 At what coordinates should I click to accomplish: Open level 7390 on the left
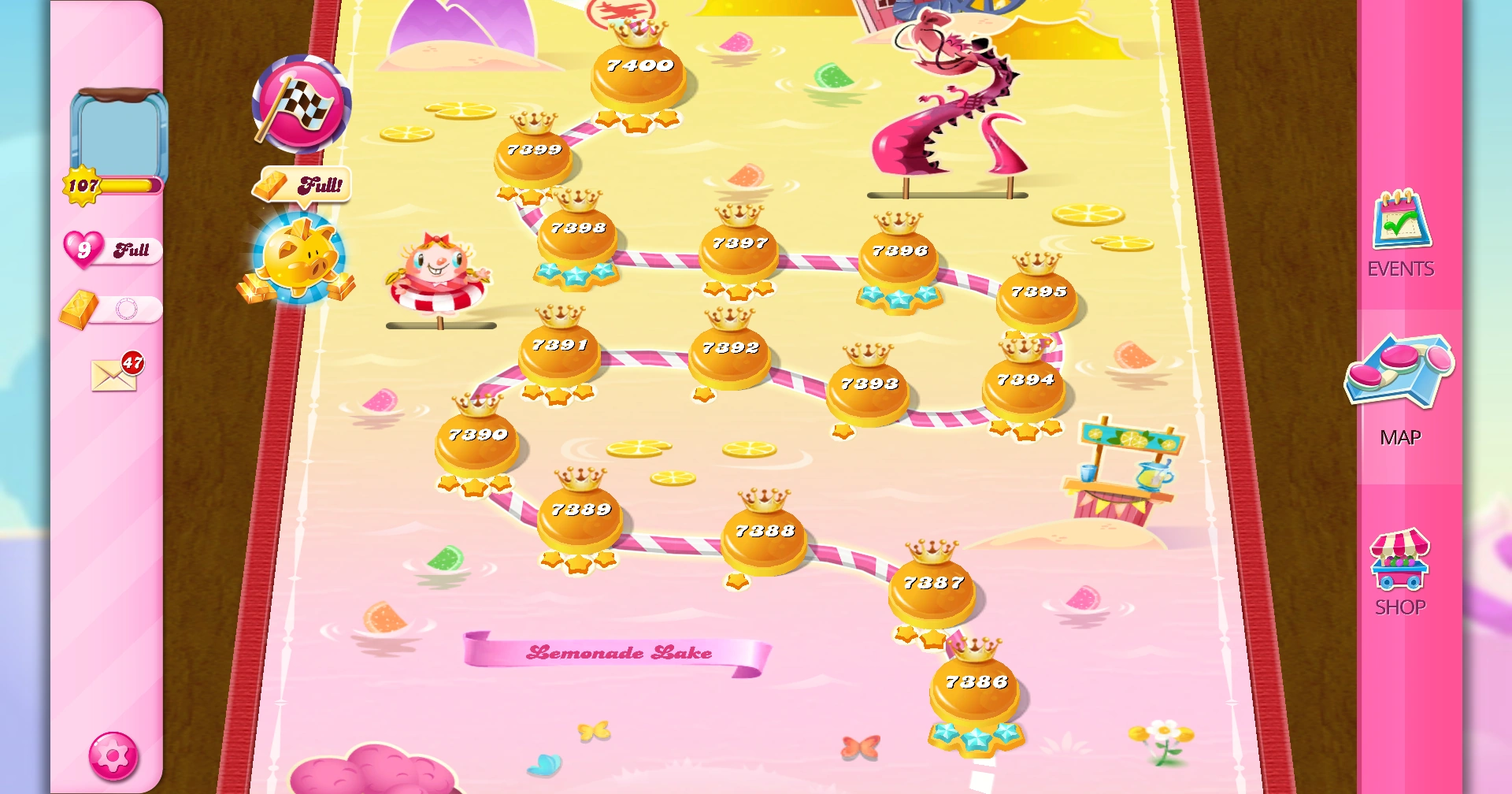tap(476, 433)
